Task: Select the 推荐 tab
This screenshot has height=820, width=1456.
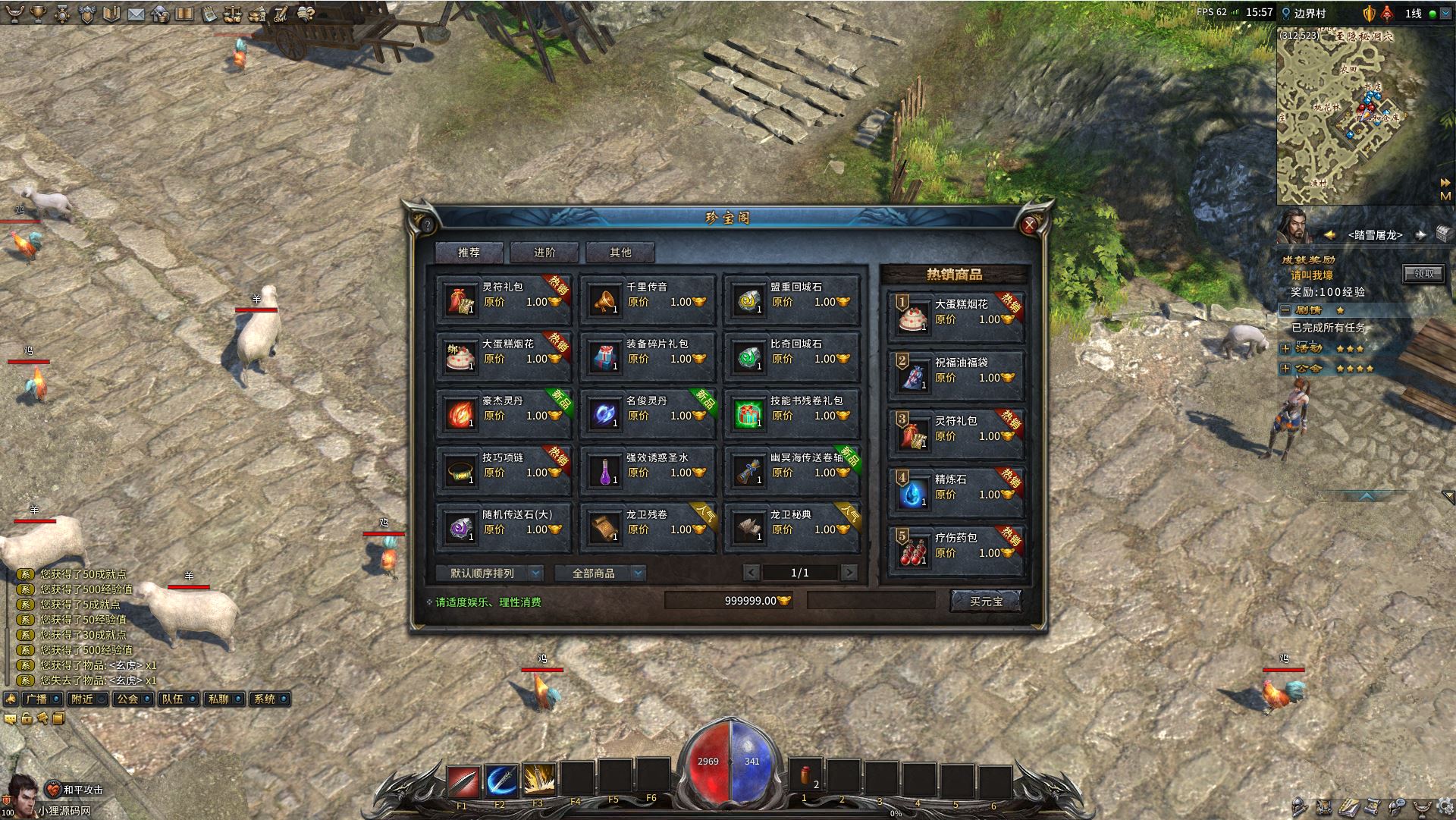Action: 469,253
